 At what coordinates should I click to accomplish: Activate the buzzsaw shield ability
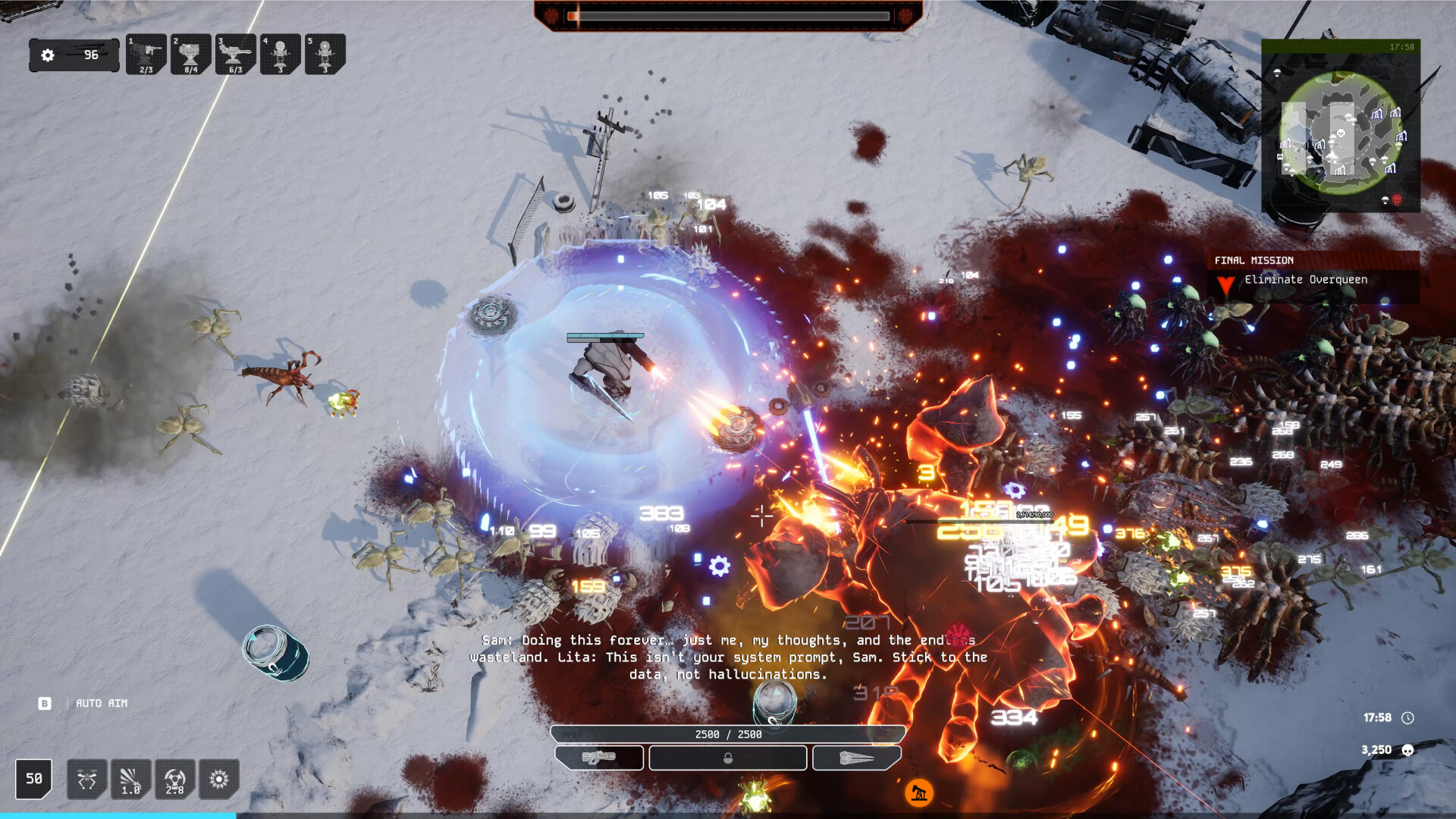click(218, 779)
